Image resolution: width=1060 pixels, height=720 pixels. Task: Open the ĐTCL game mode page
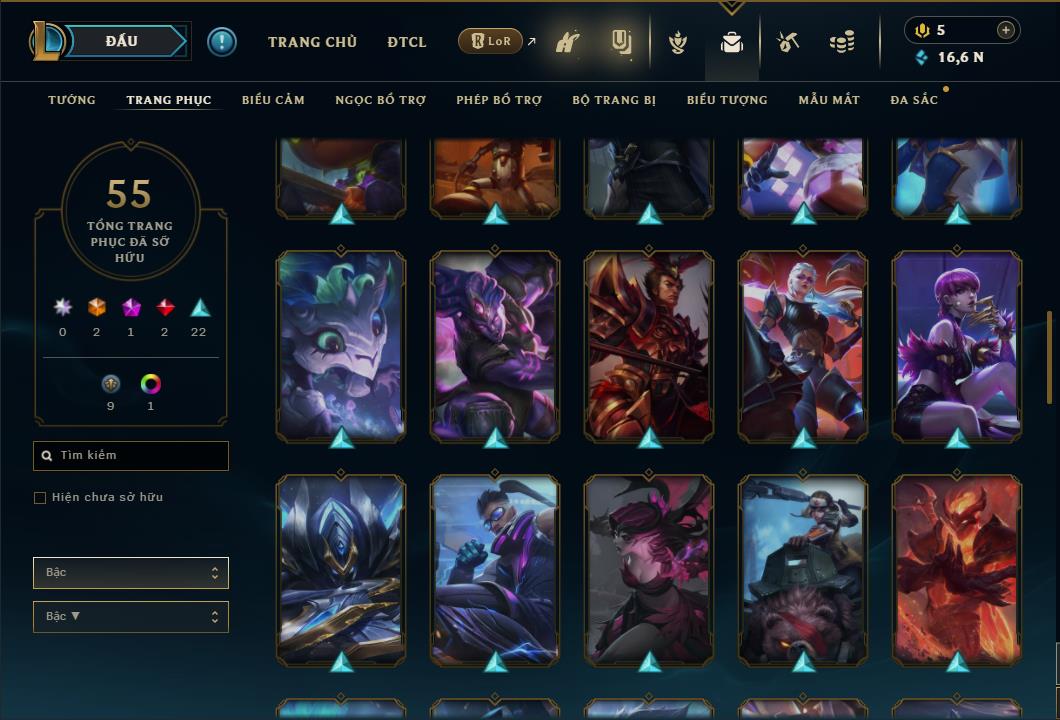click(x=407, y=42)
